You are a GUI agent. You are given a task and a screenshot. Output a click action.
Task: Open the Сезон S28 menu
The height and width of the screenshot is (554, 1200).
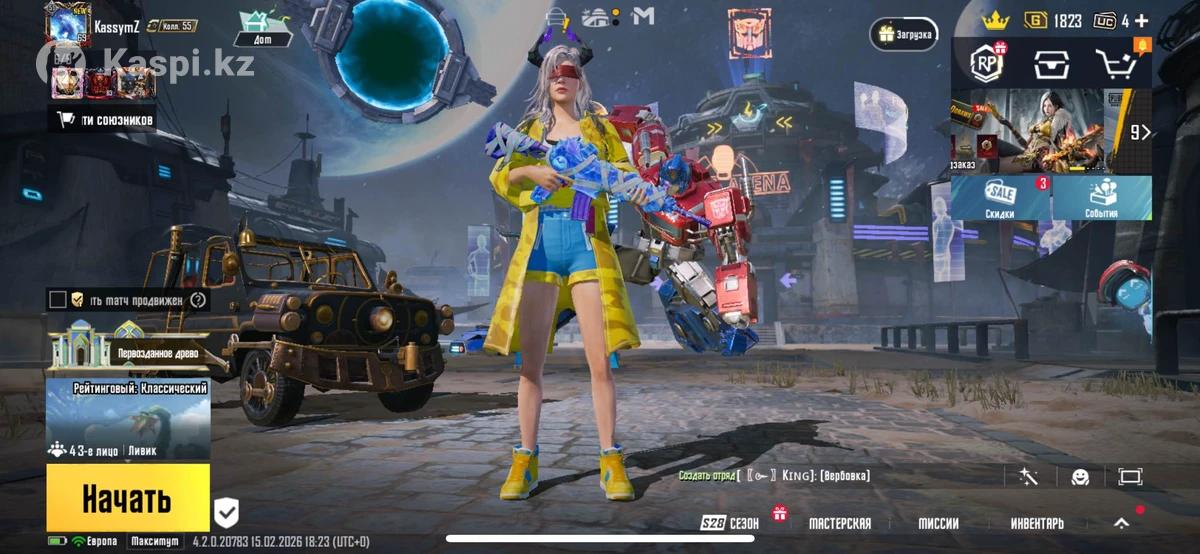730,523
